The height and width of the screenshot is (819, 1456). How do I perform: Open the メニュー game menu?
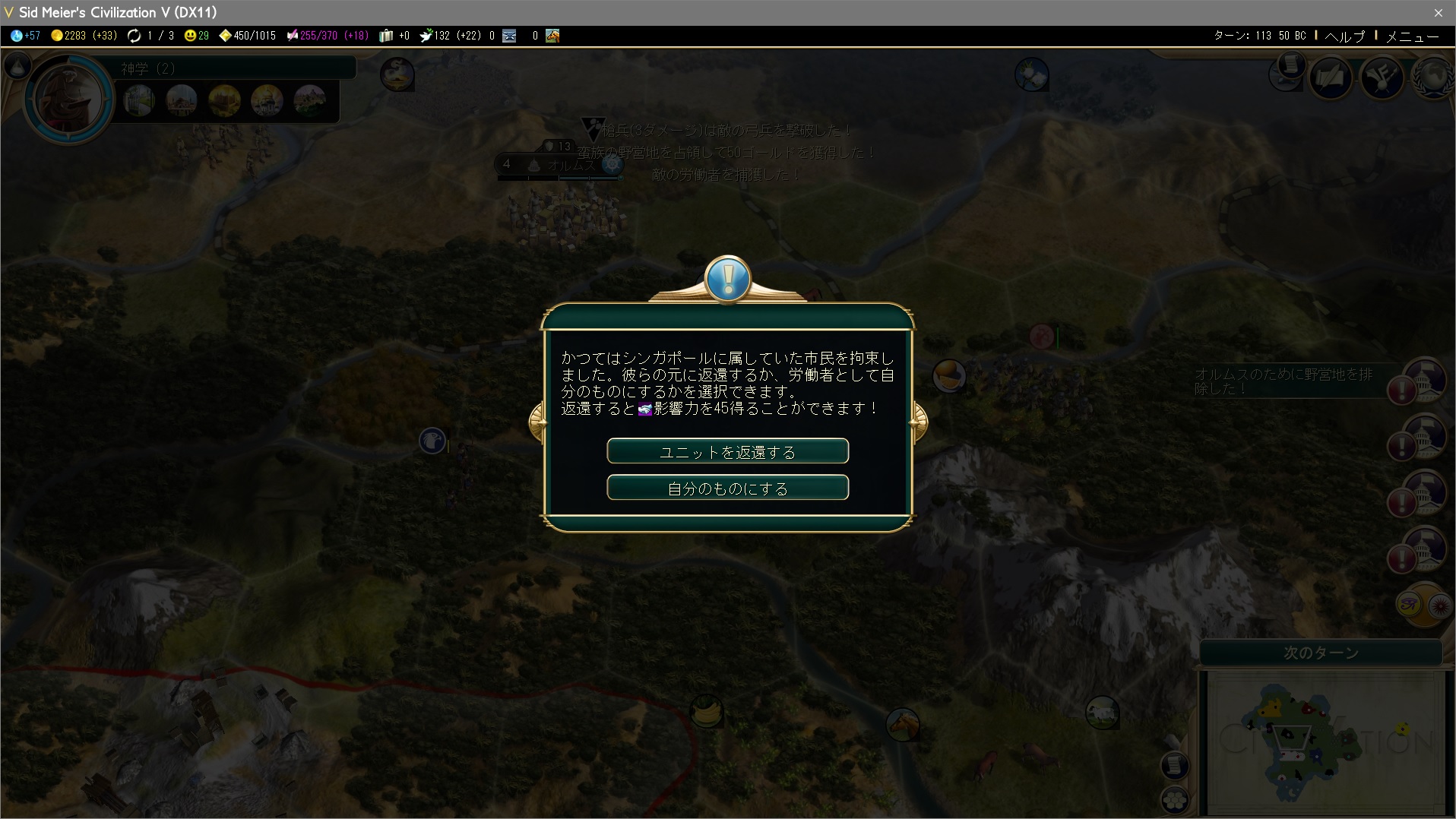pyautogui.click(x=1412, y=36)
